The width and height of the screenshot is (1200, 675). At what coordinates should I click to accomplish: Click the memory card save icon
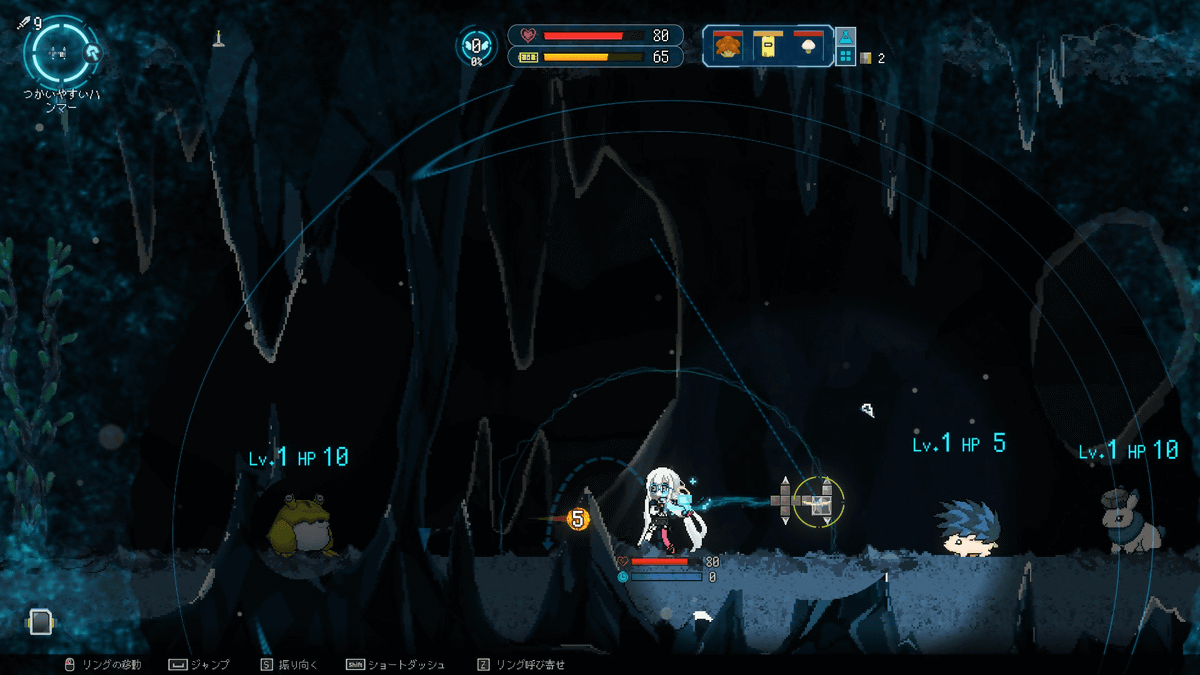coord(39,622)
